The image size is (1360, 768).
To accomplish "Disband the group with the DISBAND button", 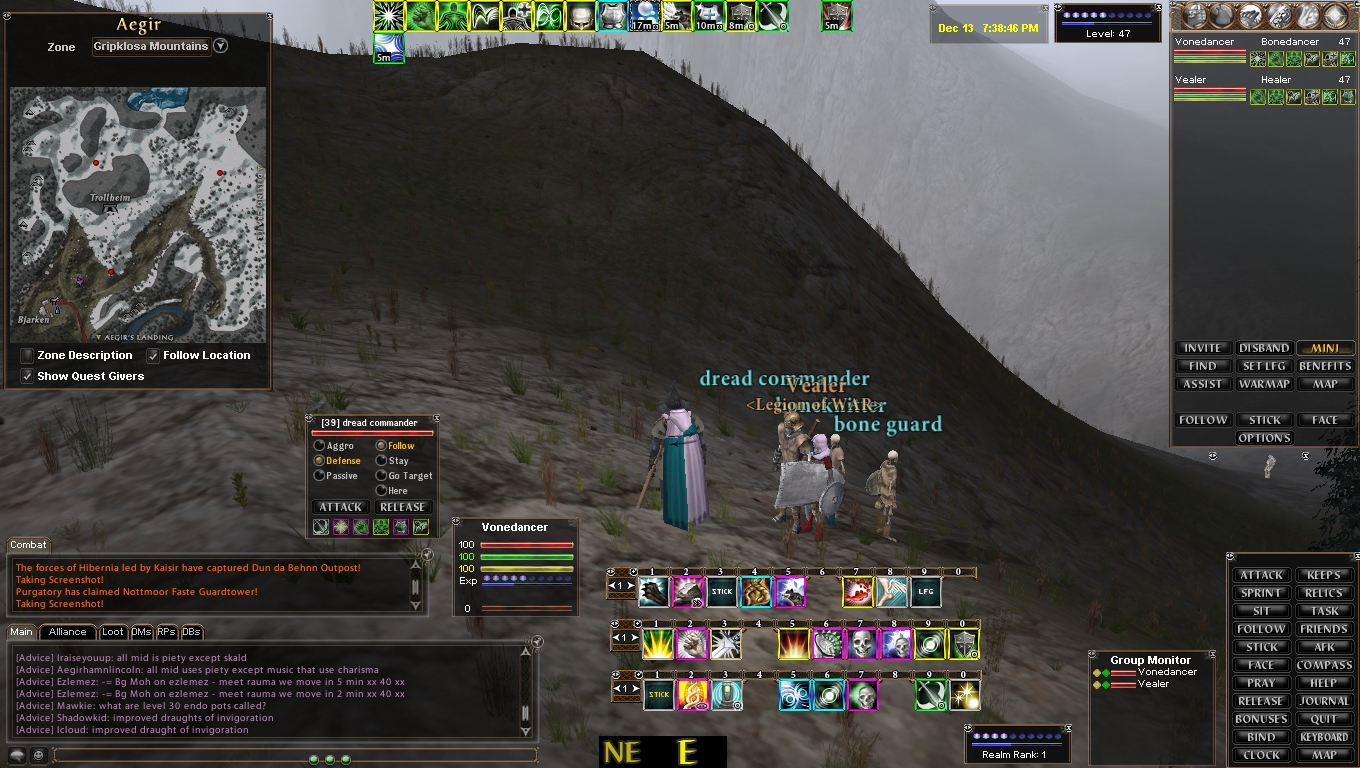I will point(1264,348).
